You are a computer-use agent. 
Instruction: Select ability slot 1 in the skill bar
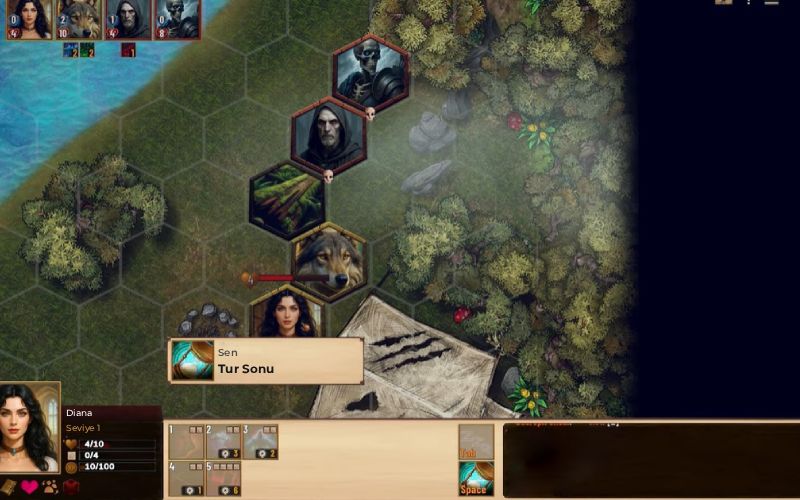point(185,441)
